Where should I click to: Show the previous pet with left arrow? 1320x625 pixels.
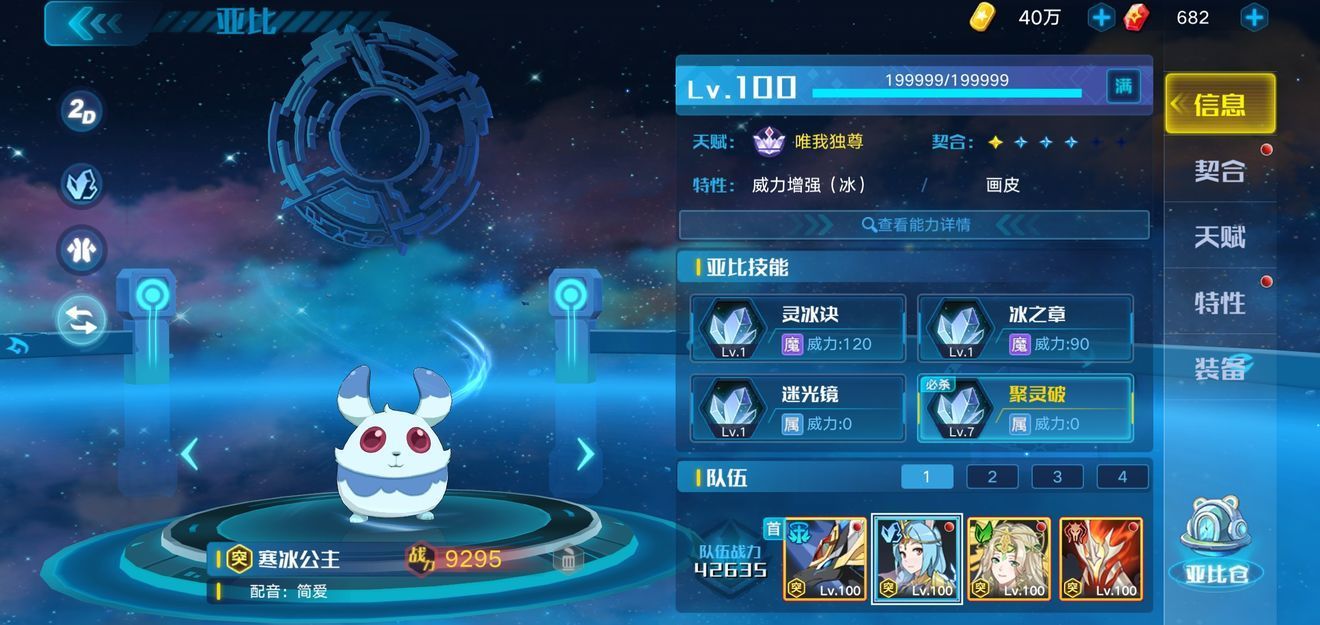click(x=189, y=455)
